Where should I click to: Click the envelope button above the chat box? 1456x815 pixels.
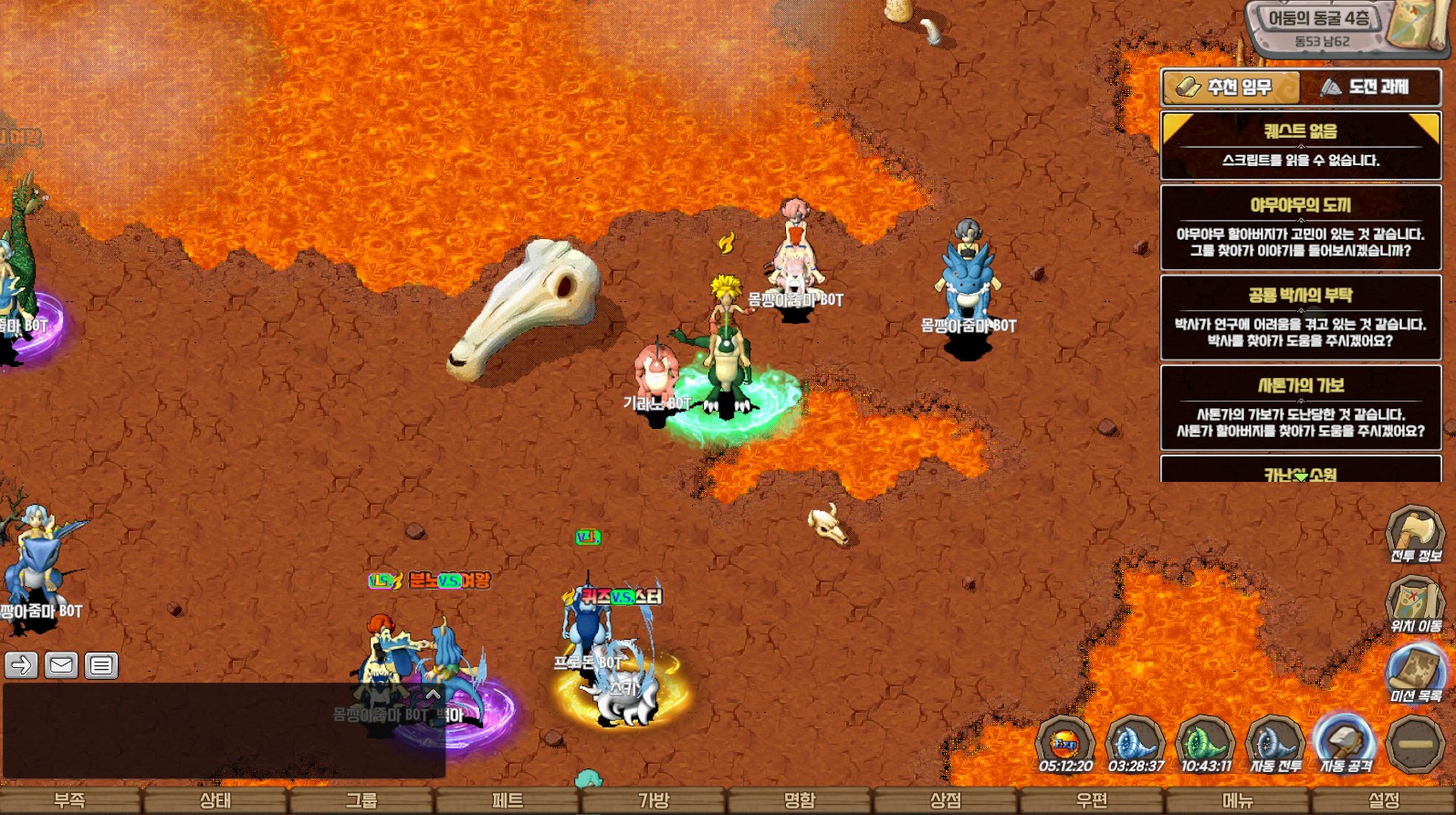pyautogui.click(x=61, y=665)
